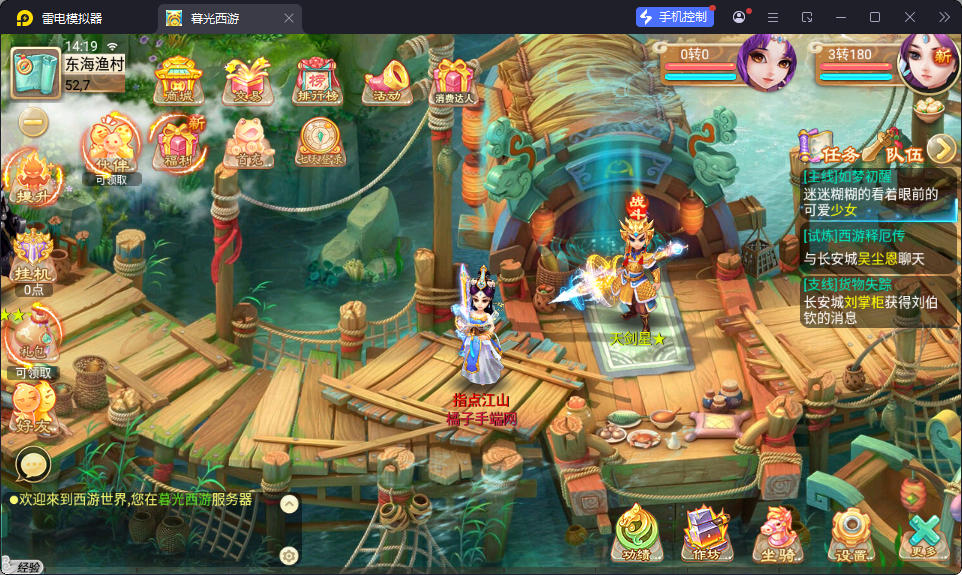Collapse top icons with the minus button

(34, 122)
